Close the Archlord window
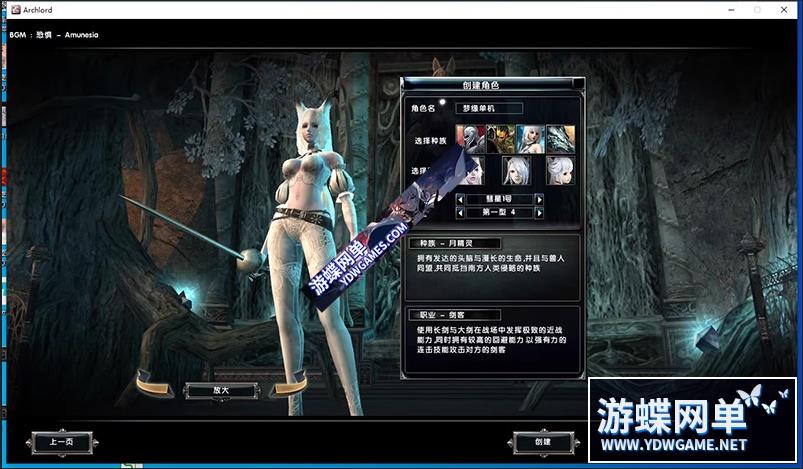The image size is (803, 469). point(783,10)
